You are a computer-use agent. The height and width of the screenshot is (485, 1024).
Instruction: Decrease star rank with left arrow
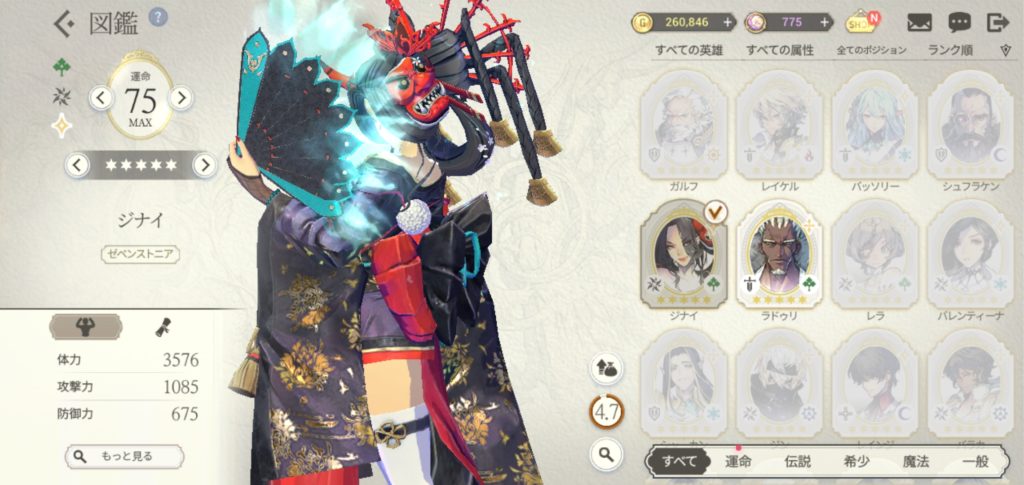click(x=75, y=165)
